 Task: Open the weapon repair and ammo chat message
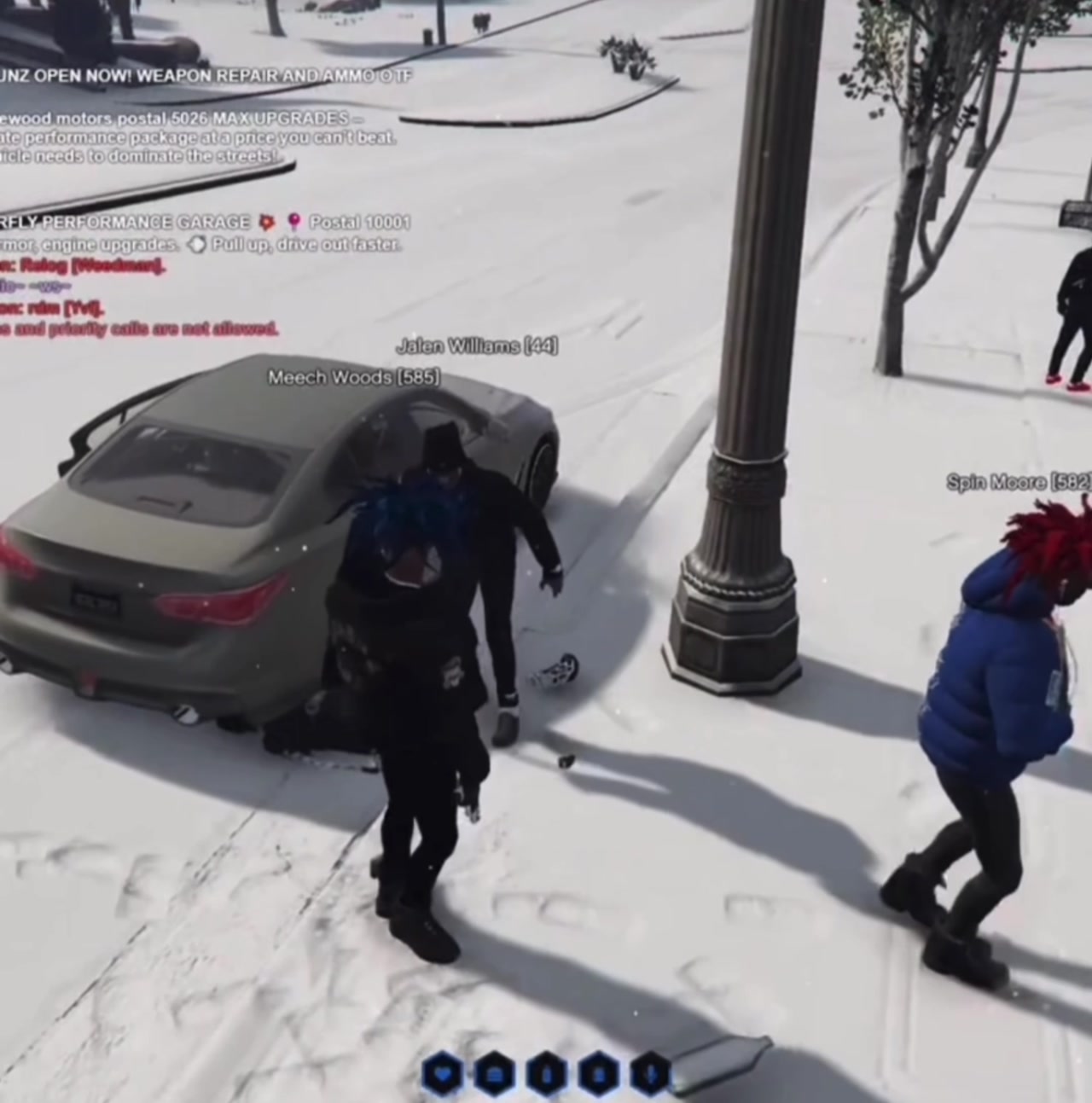pyautogui.click(x=206, y=75)
